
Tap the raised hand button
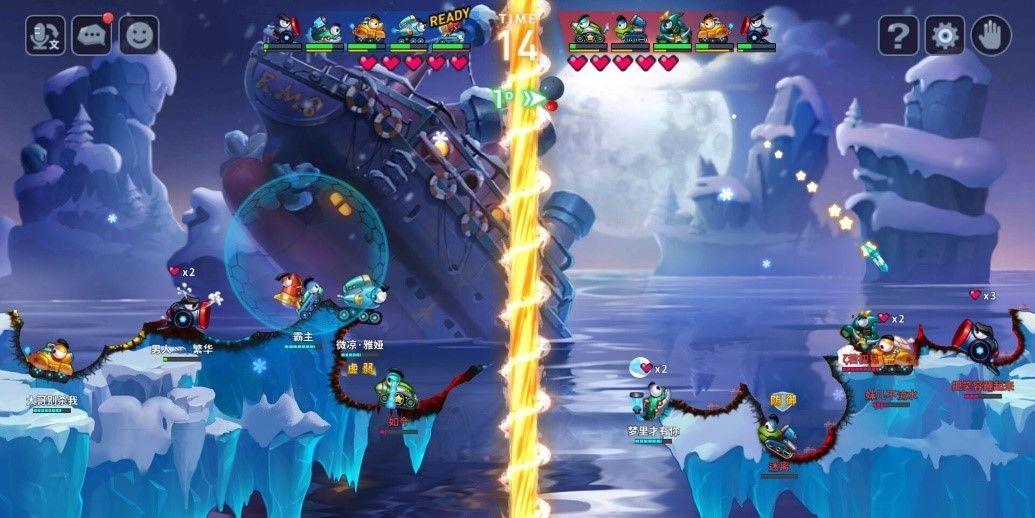(991, 36)
